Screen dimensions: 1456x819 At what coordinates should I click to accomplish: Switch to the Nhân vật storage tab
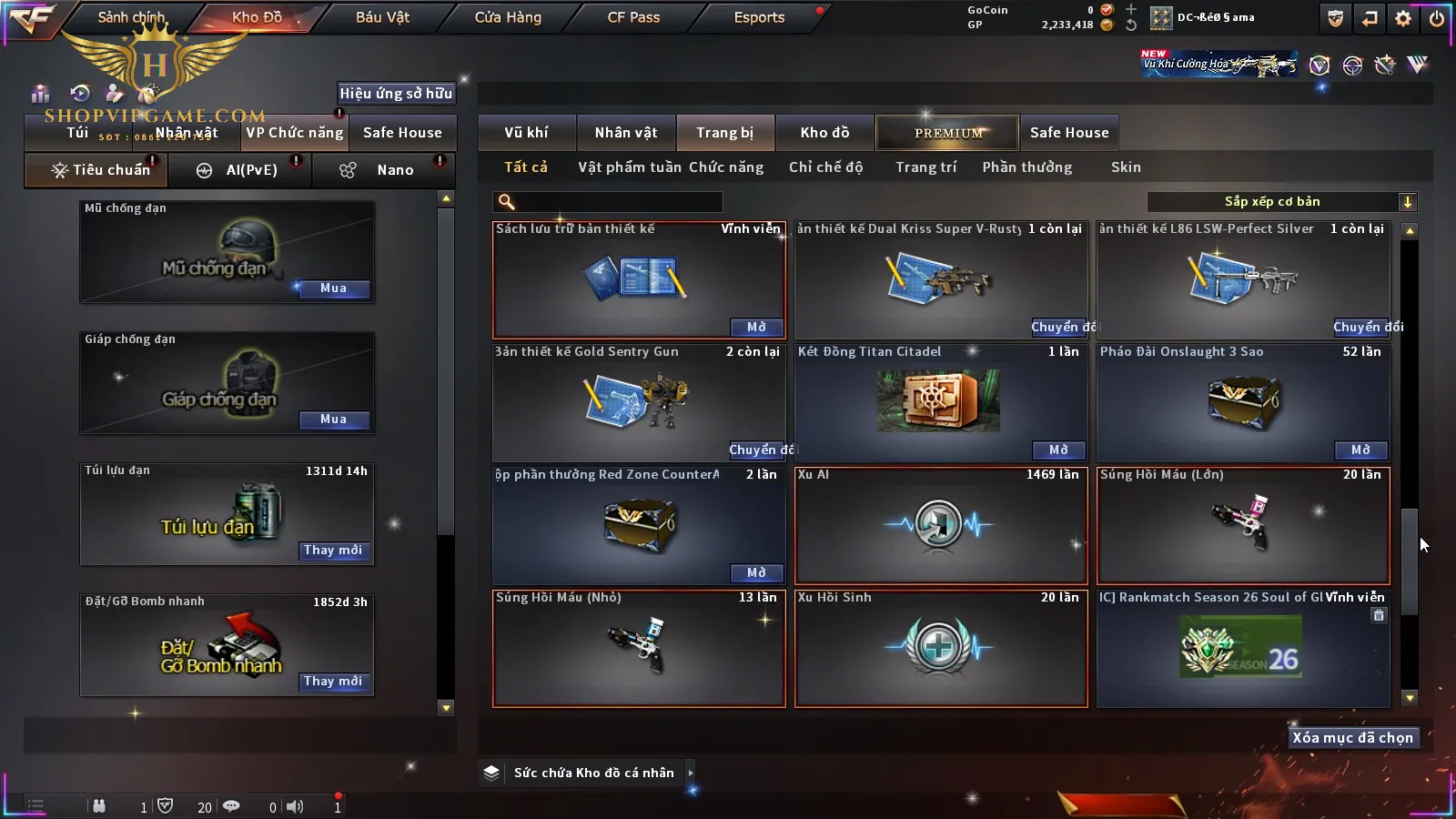(x=626, y=133)
